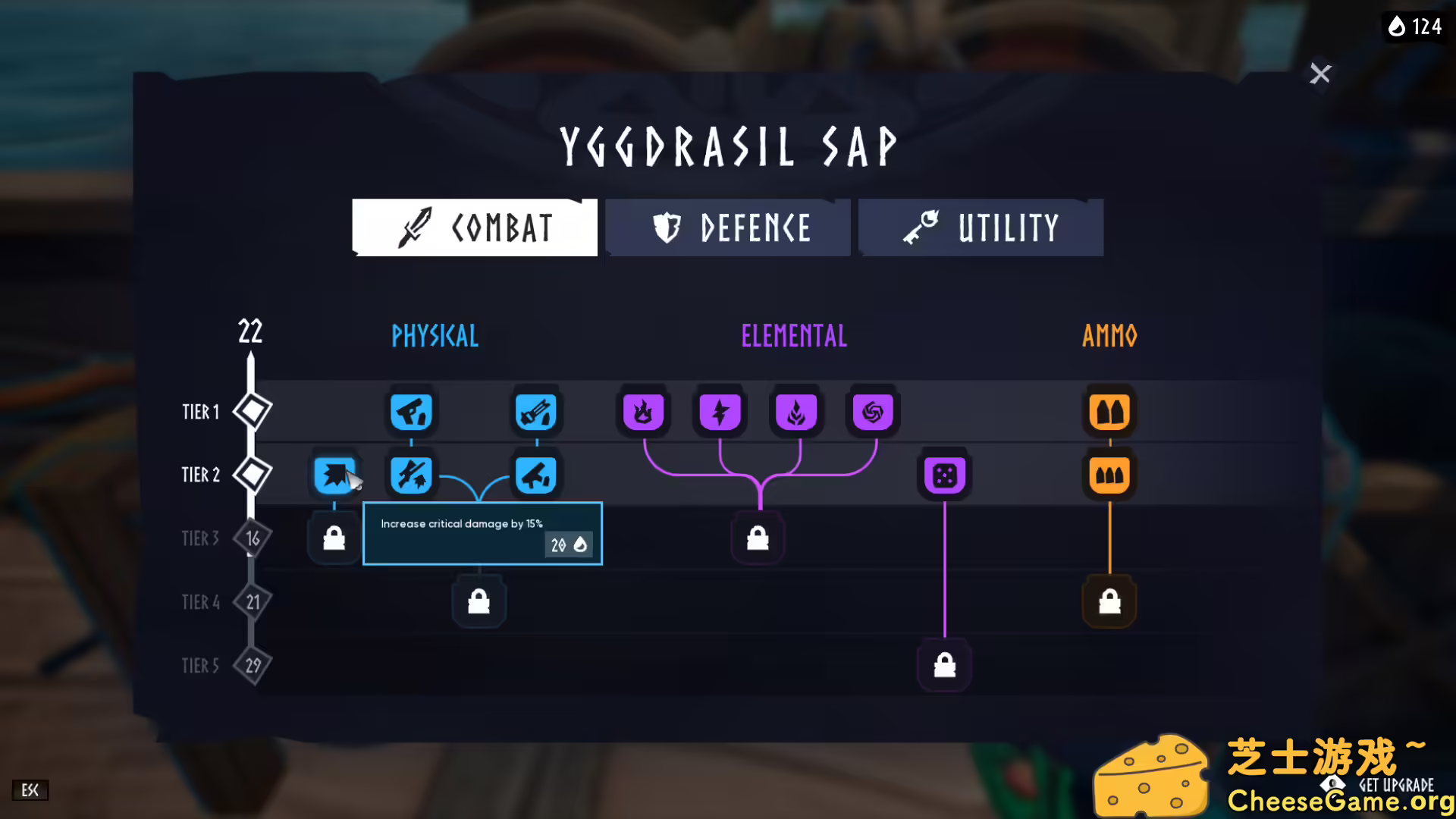Select the two-bullet Ammo node
This screenshot has height=819, width=1456.
(1109, 412)
